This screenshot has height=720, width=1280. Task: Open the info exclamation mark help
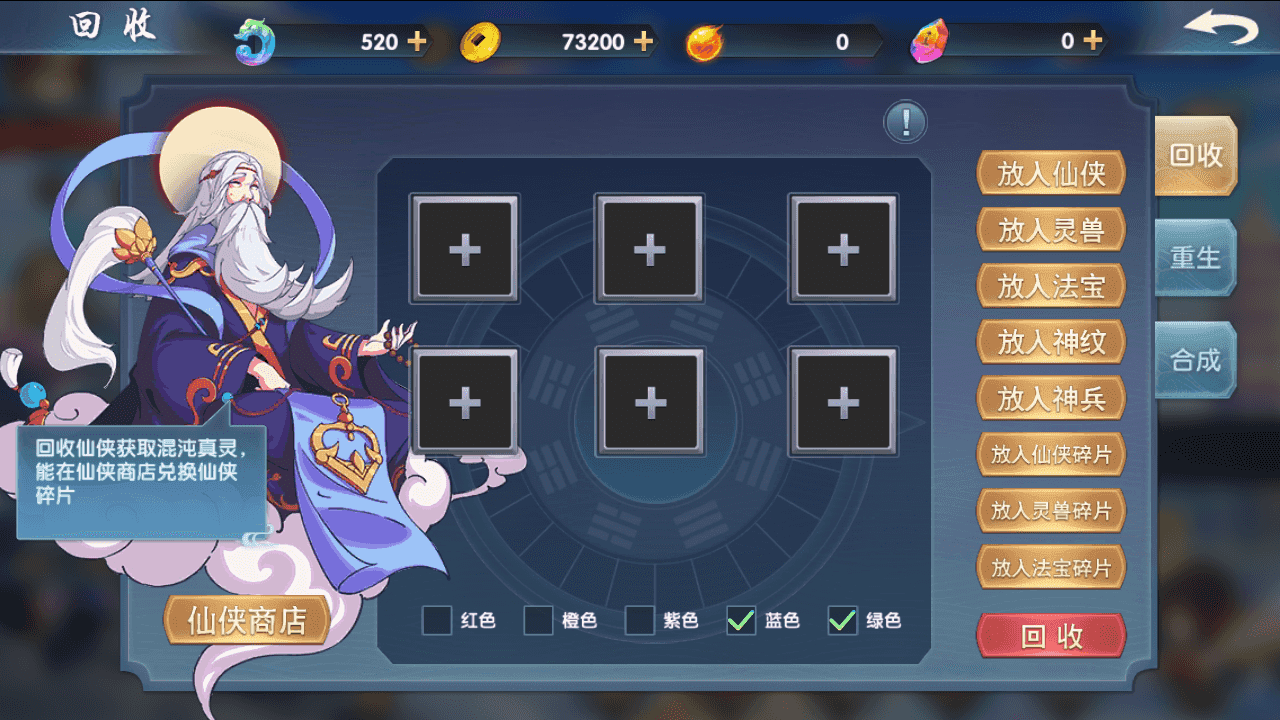906,123
